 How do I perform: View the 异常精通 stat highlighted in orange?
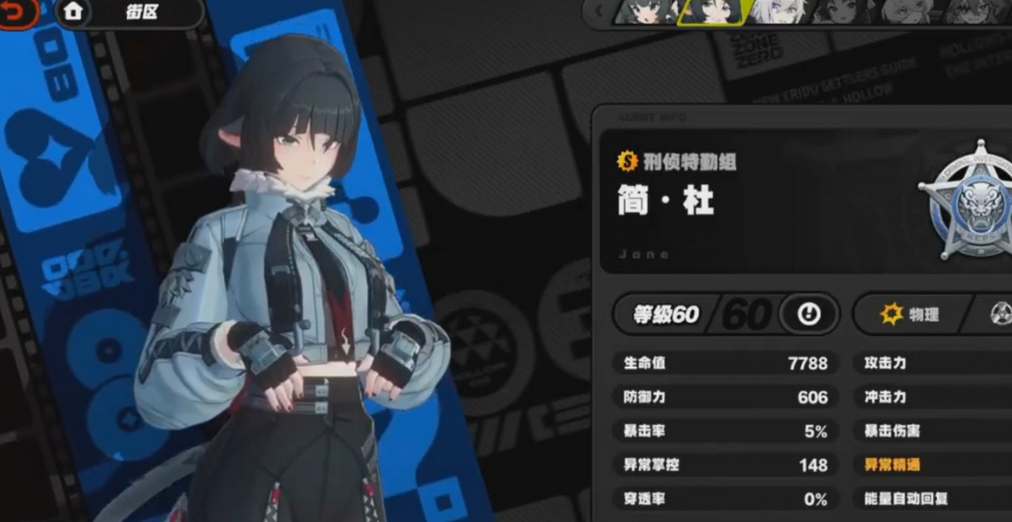(892, 464)
